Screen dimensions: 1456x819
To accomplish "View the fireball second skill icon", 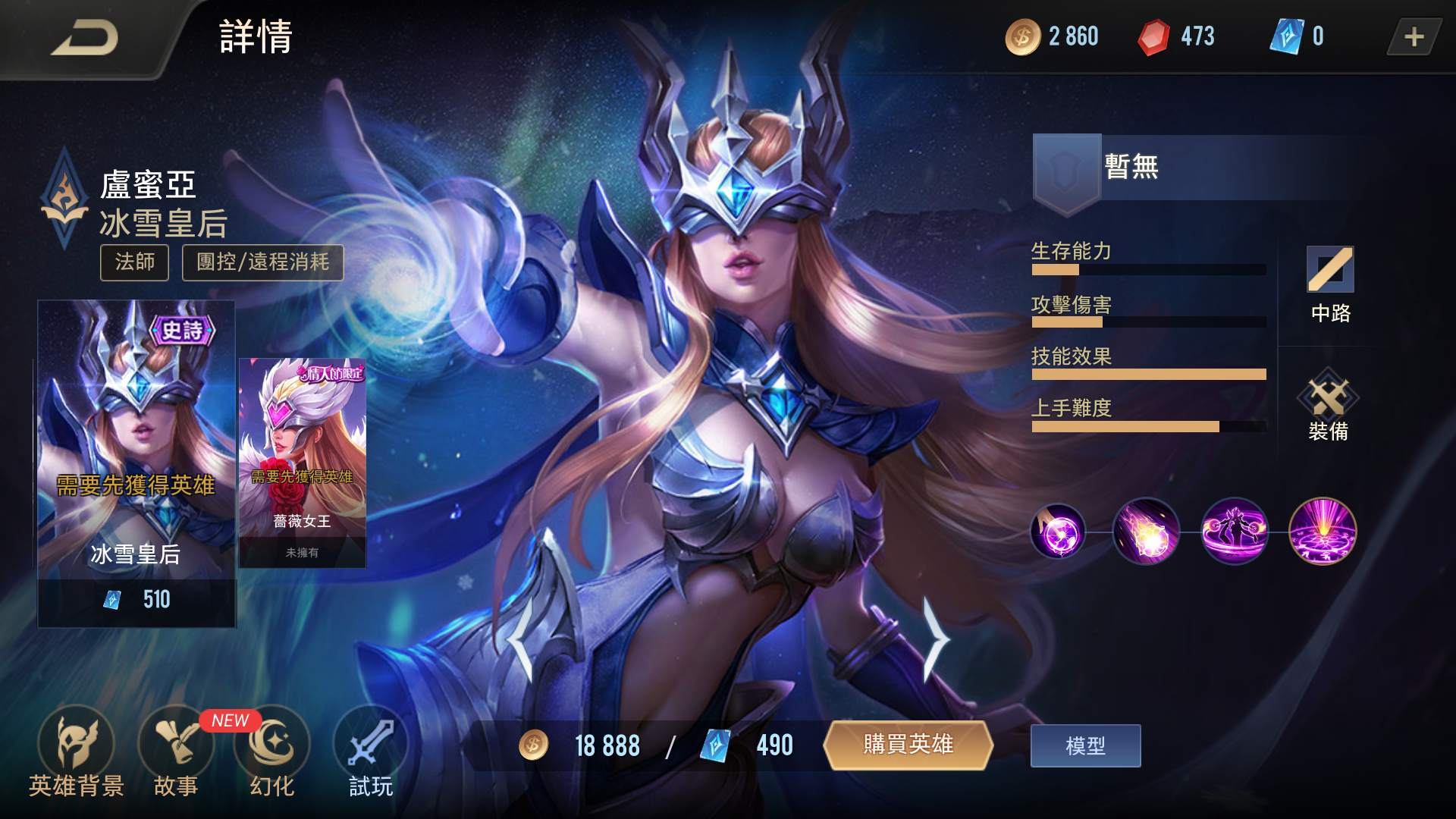I will [x=1145, y=532].
